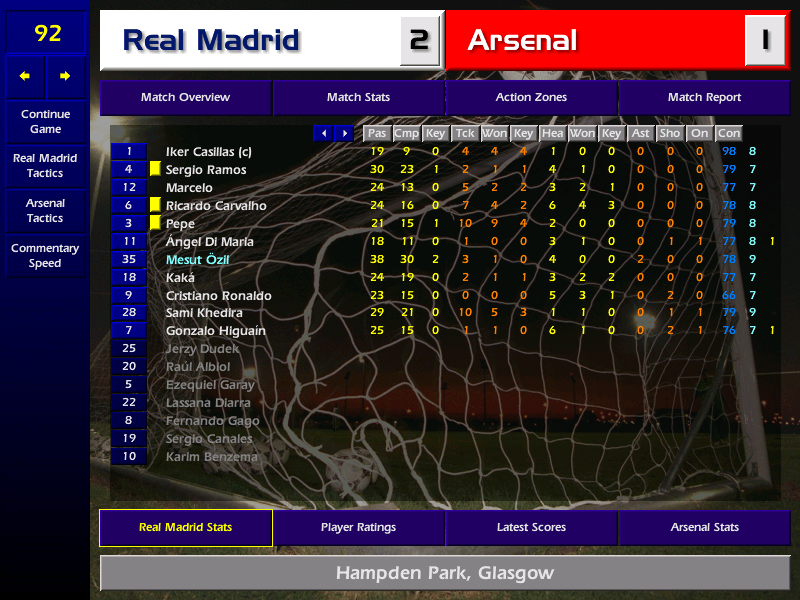Select Iker Casillas in the list
The image size is (800, 600).
click(208, 152)
